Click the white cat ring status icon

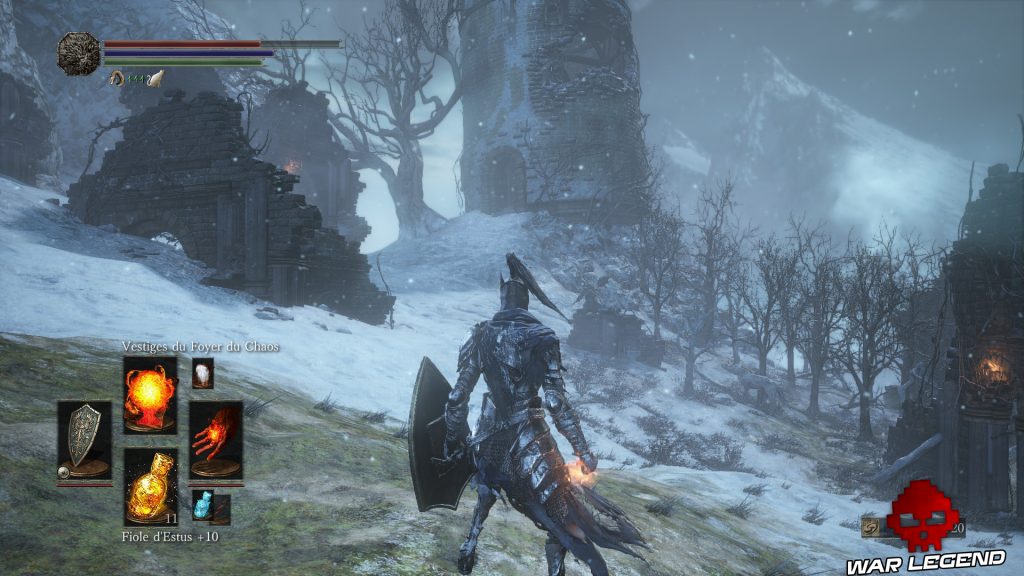point(155,77)
